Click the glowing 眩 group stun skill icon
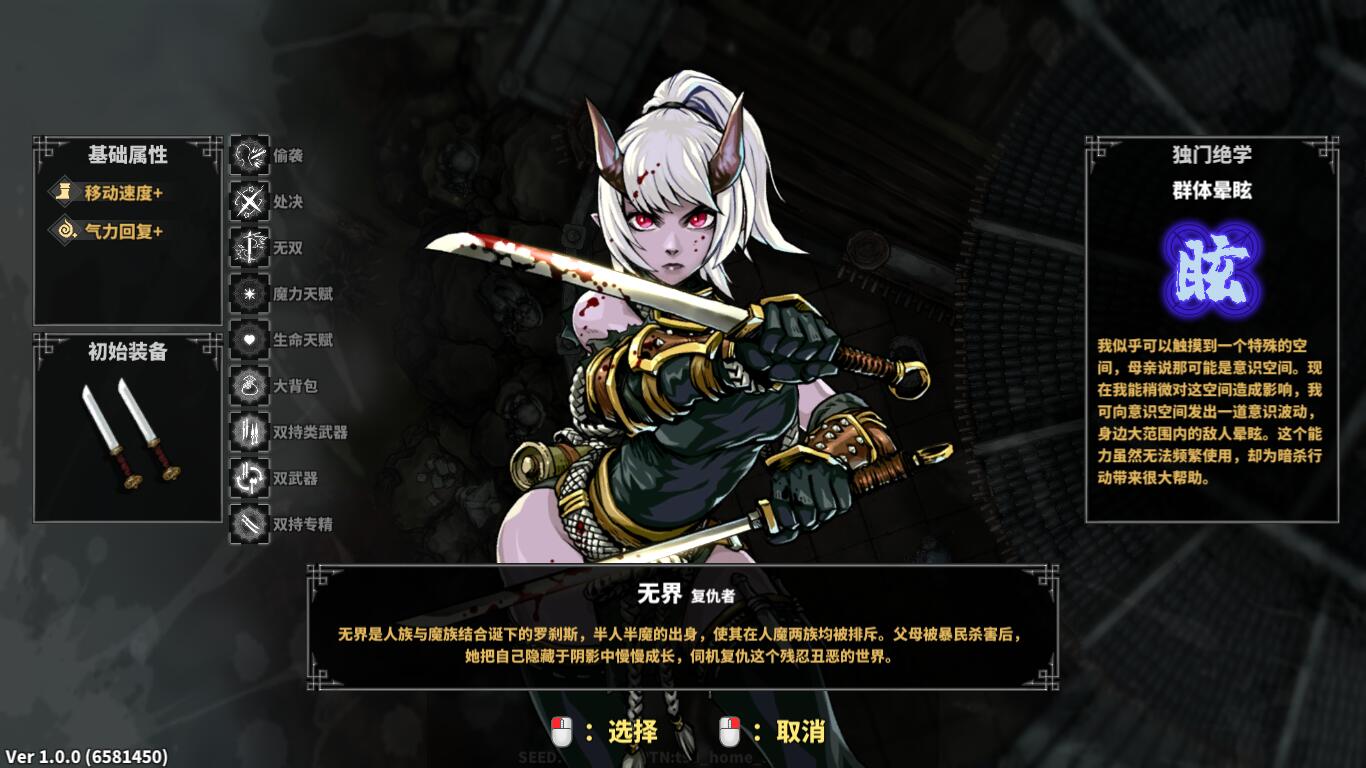Image resolution: width=1366 pixels, height=768 pixels. pyautogui.click(x=1211, y=267)
